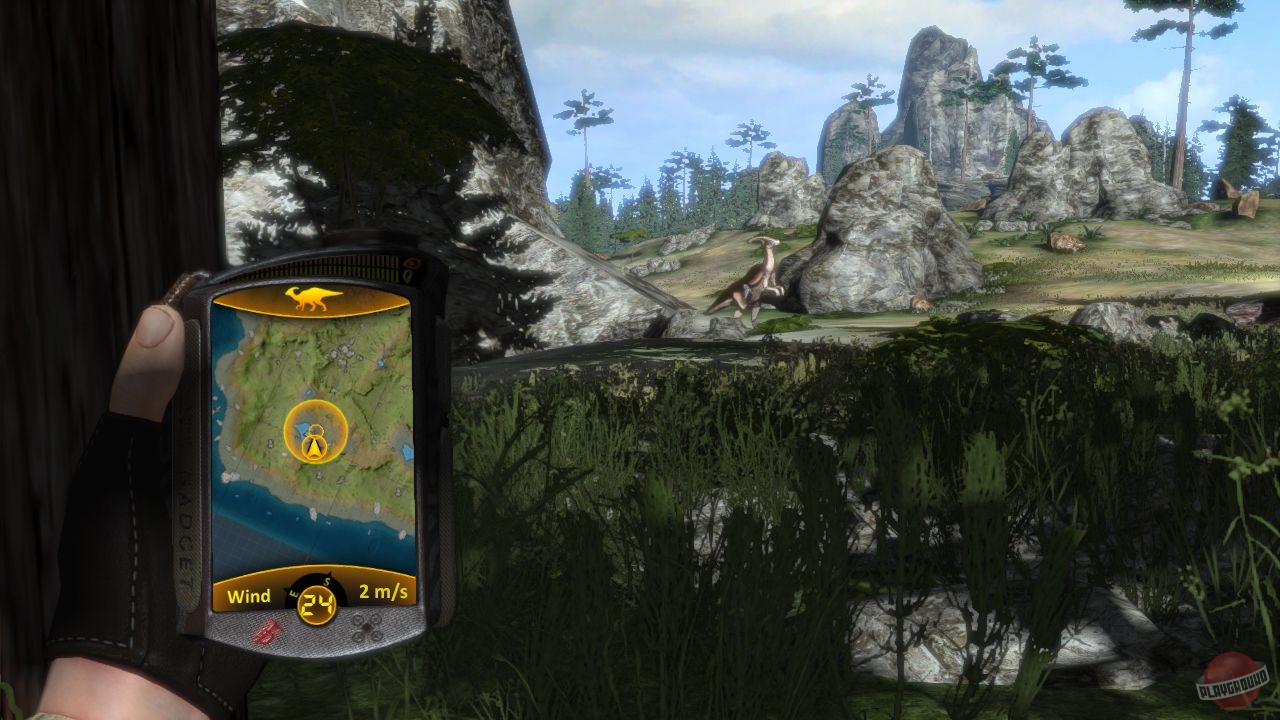Adjust the wind dial between E and S marks

coord(310,583)
